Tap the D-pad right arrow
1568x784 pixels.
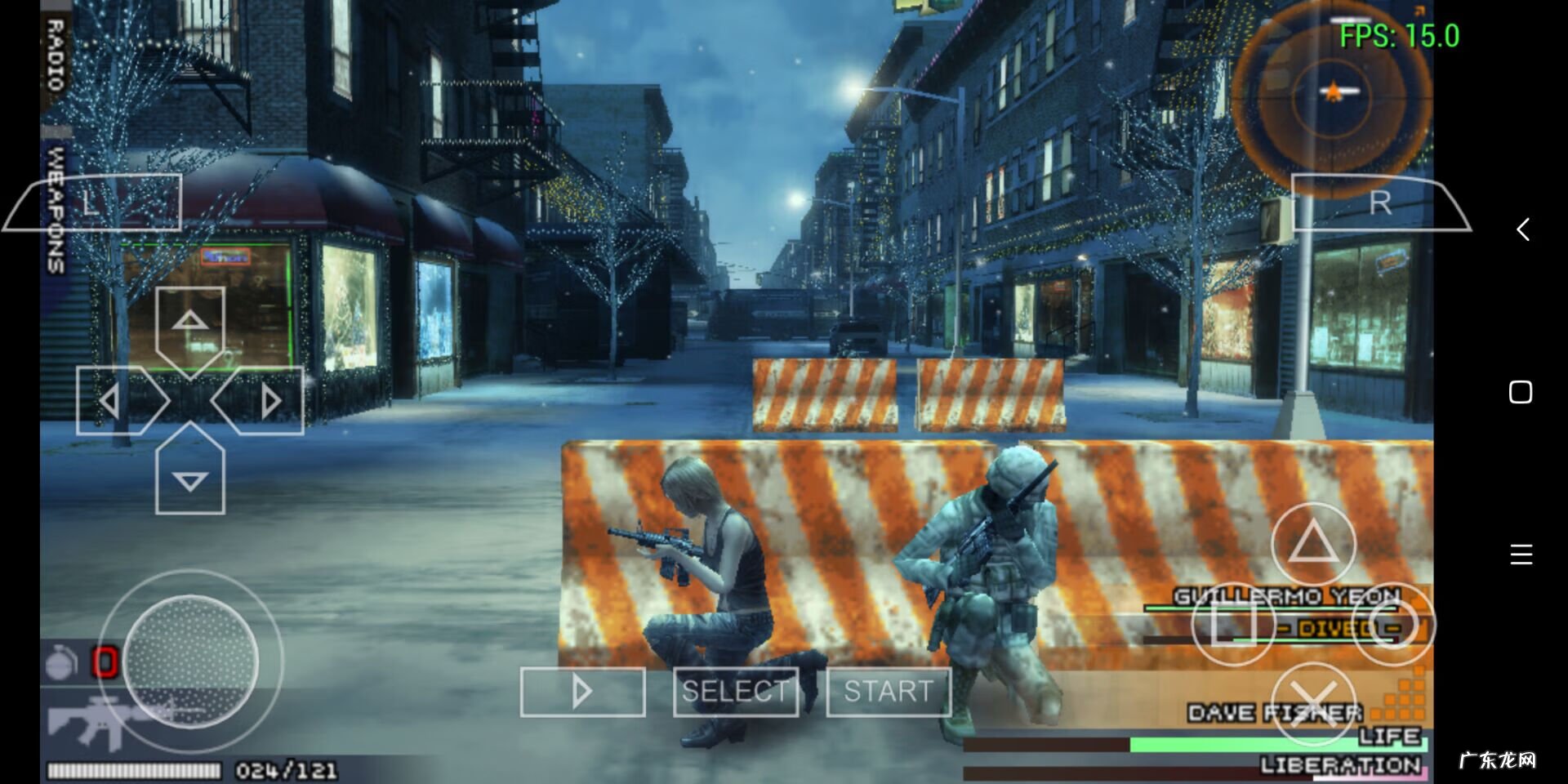point(266,401)
